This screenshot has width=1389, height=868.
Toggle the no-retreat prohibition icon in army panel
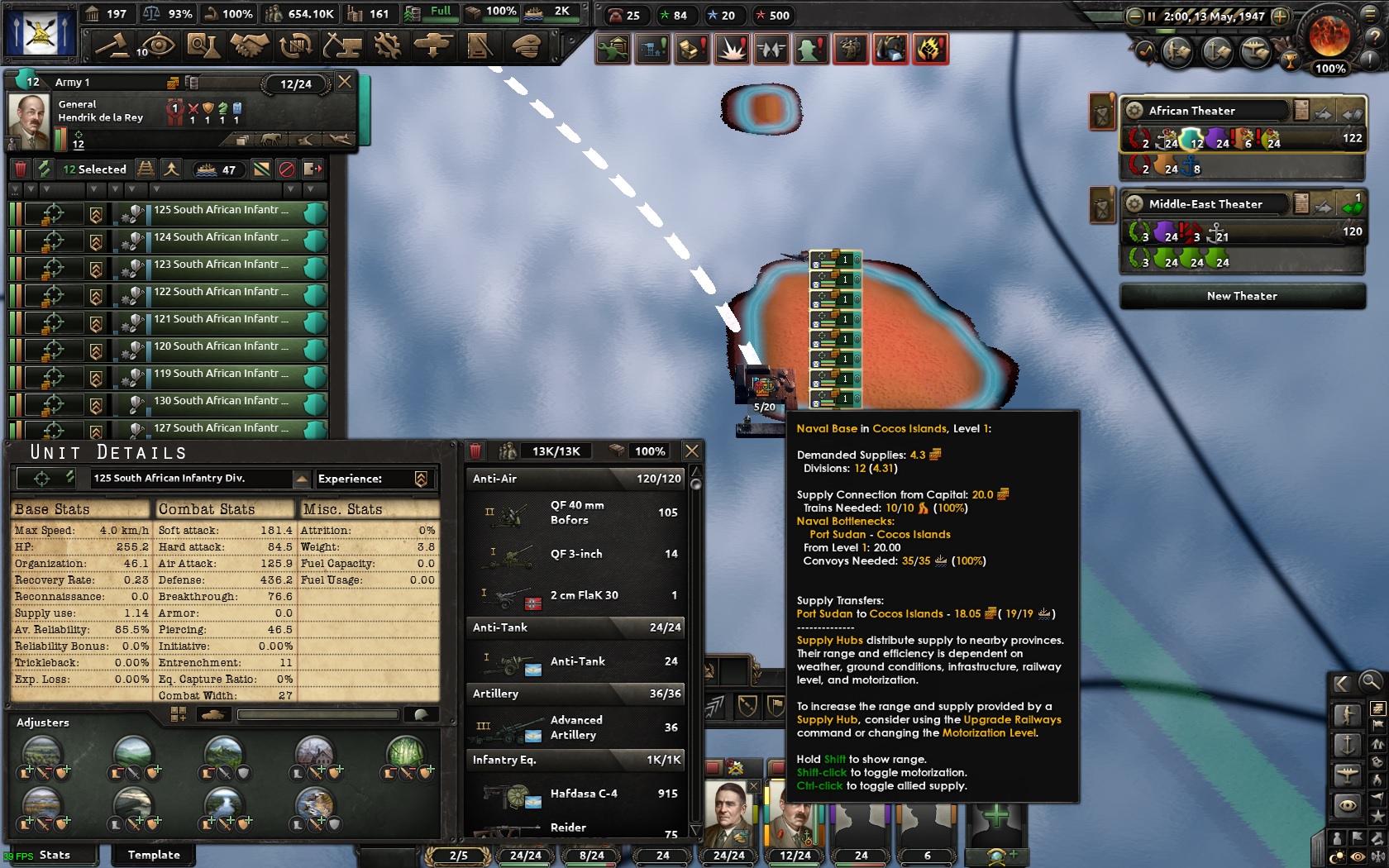(288, 169)
